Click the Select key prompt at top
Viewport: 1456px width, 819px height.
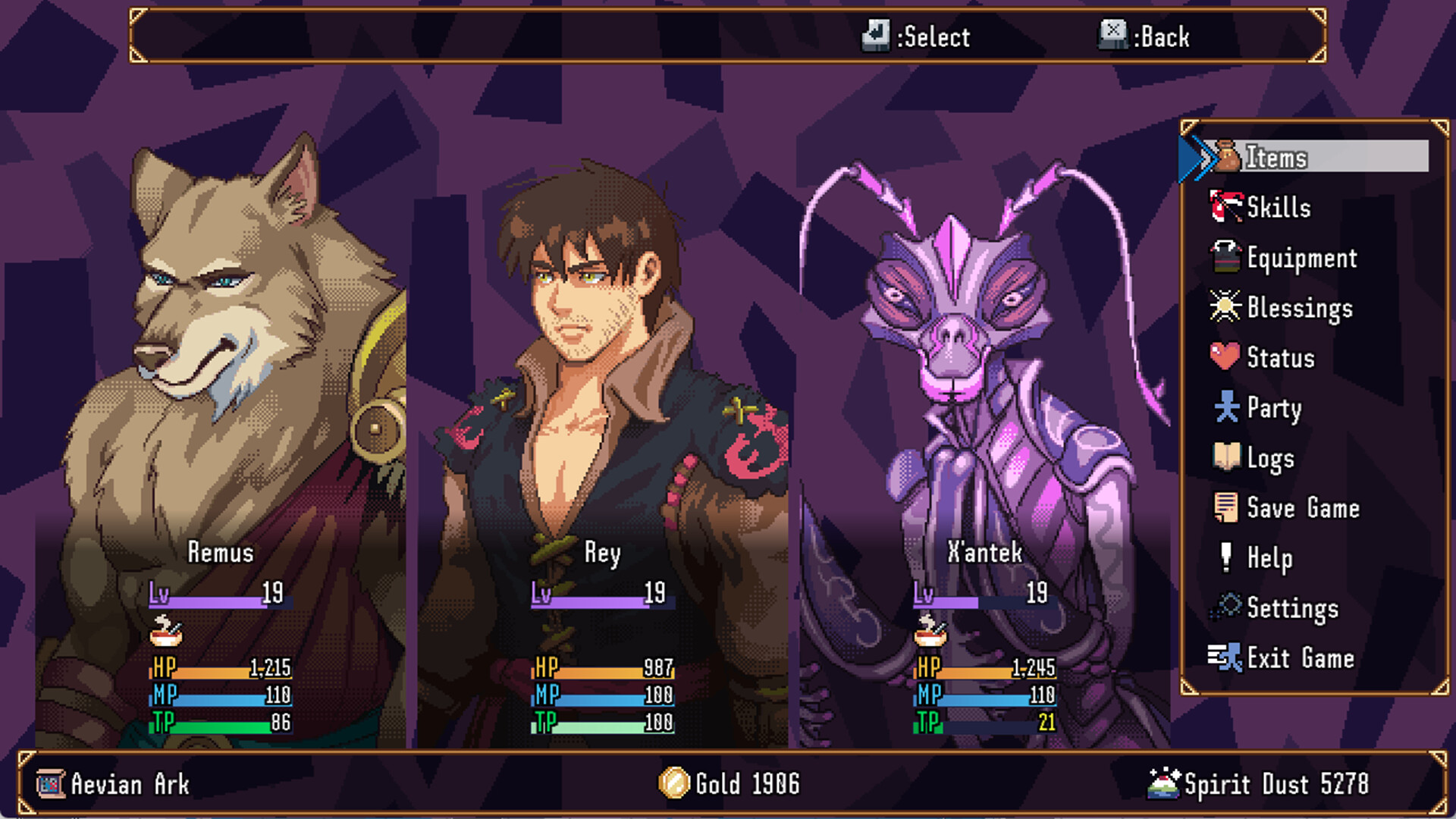click(x=876, y=36)
